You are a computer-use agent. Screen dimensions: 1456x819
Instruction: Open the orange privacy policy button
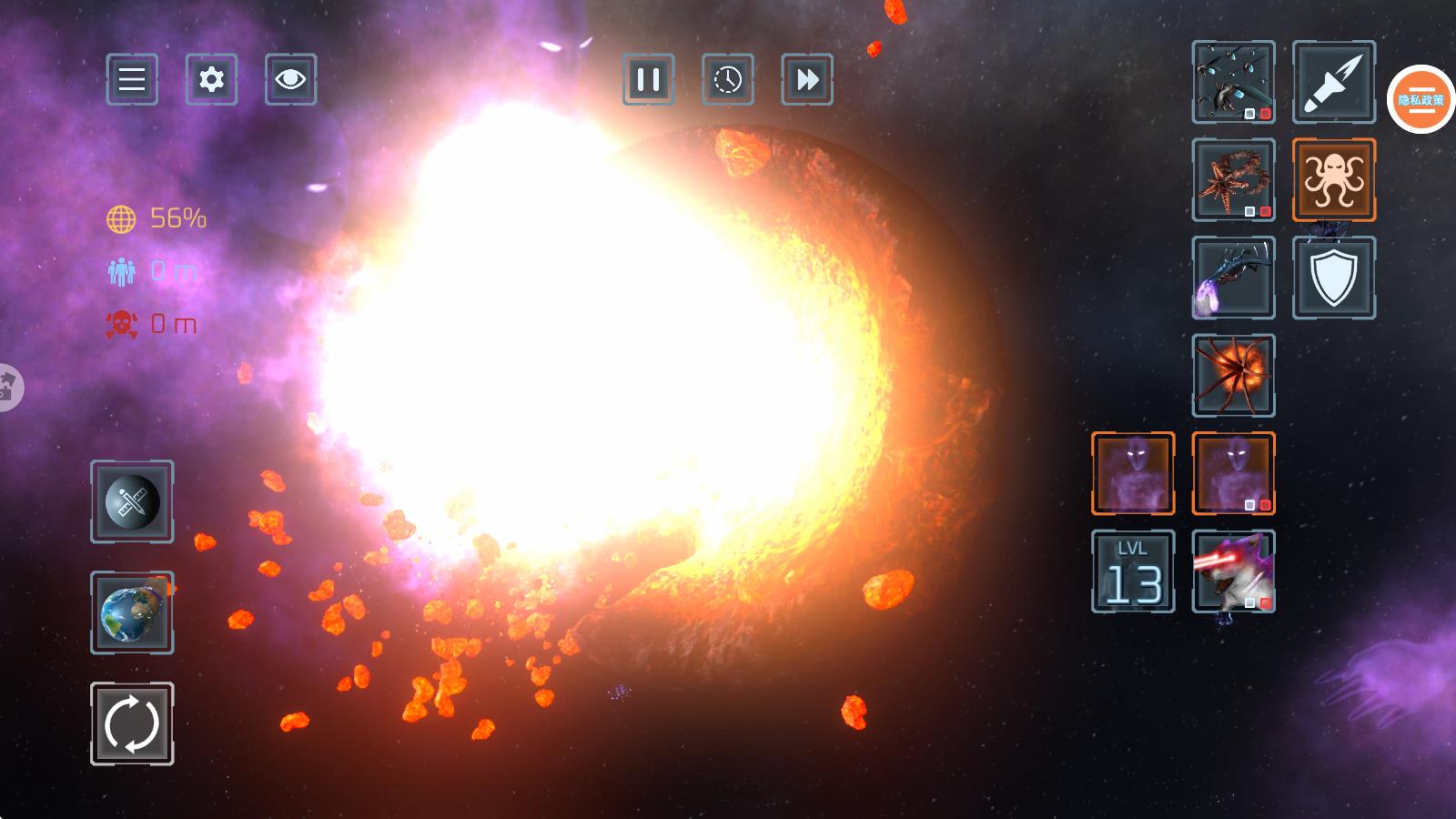click(x=1421, y=99)
